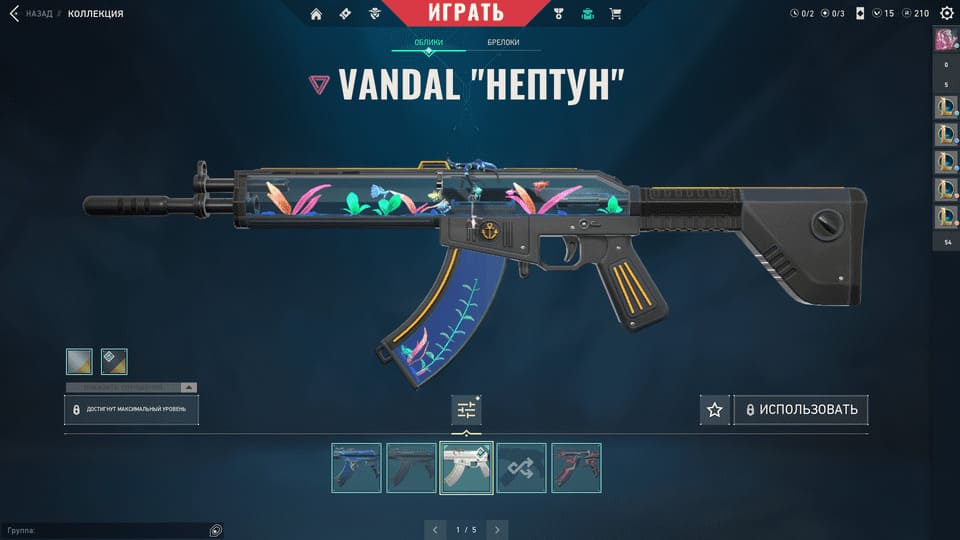Click the ИСПОЛЬЗОВАТЬ button
The image size is (960, 540).
[801, 410]
